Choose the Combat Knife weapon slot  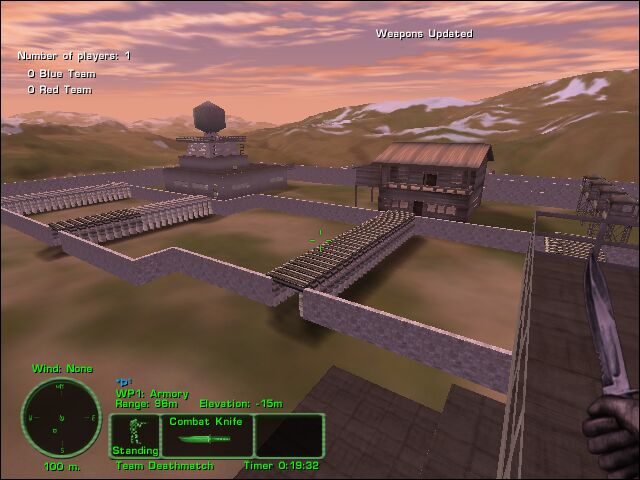[x=206, y=436]
